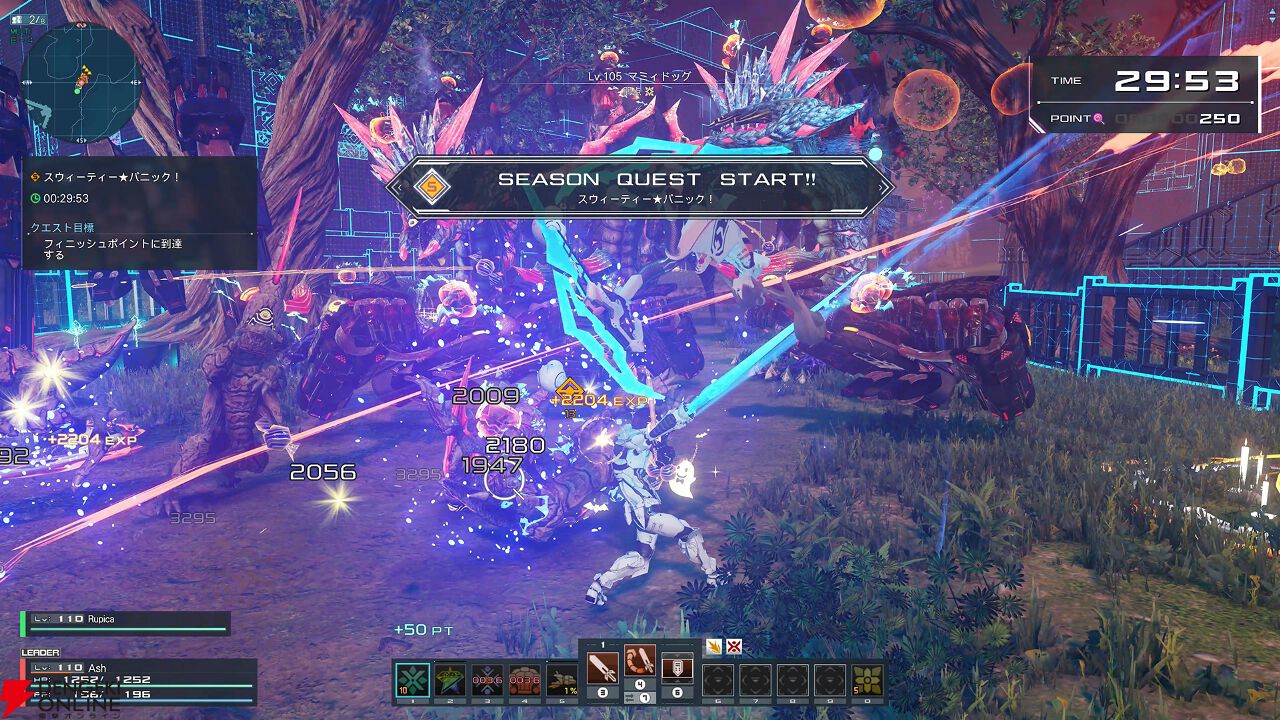
Task: Select the slot 5 item showing 1%
Action: pos(561,679)
